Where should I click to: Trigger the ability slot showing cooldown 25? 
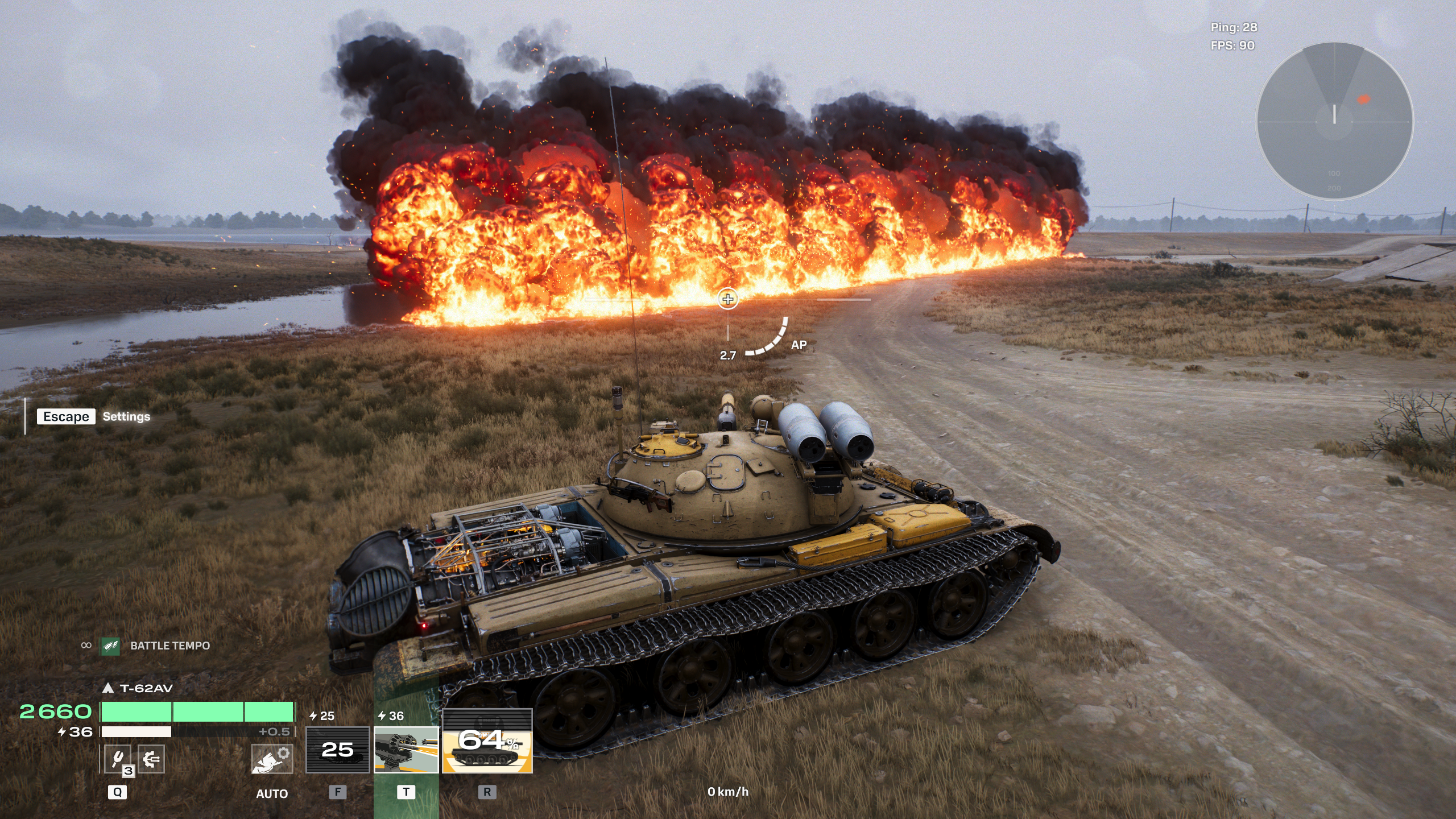tap(338, 750)
